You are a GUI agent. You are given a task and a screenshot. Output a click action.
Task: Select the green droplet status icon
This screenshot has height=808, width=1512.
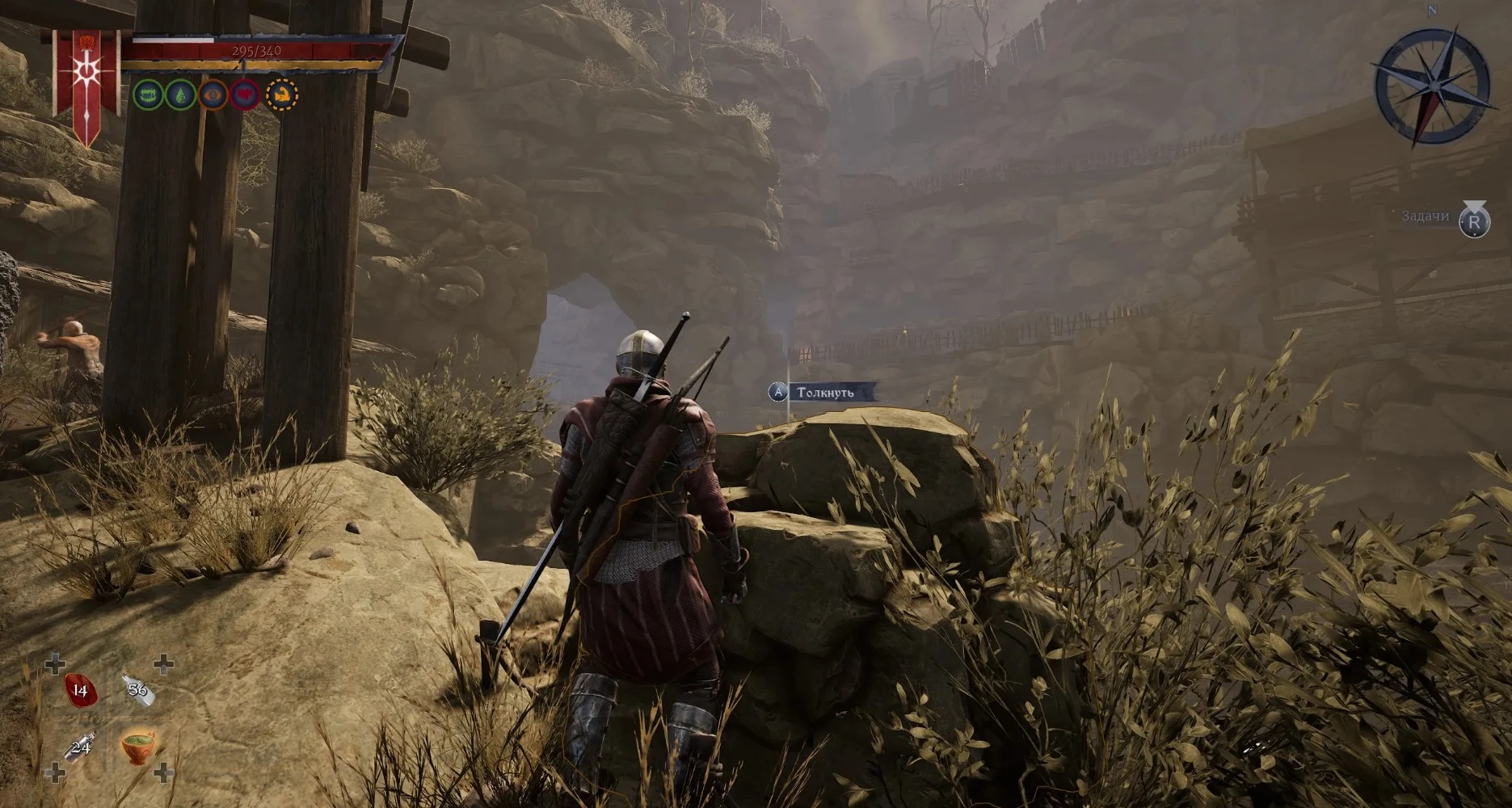(180, 95)
